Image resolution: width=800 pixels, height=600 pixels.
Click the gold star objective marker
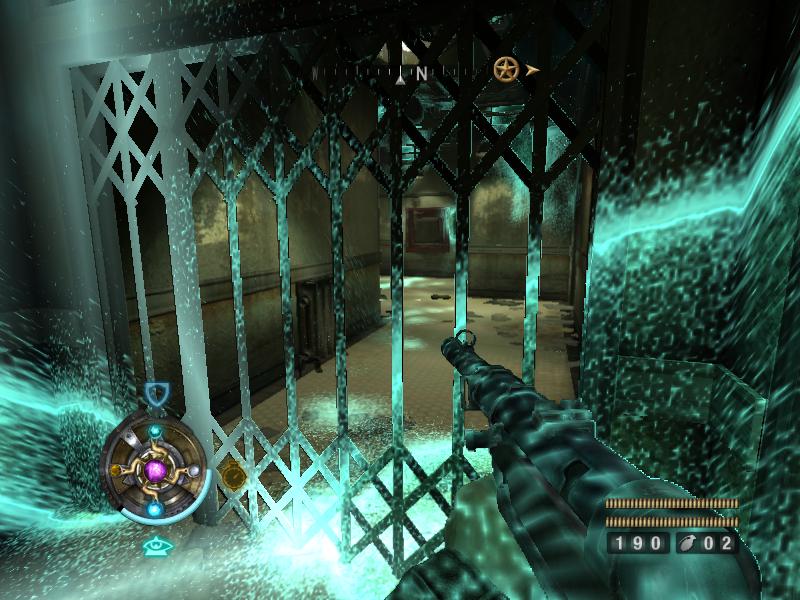(x=505, y=70)
